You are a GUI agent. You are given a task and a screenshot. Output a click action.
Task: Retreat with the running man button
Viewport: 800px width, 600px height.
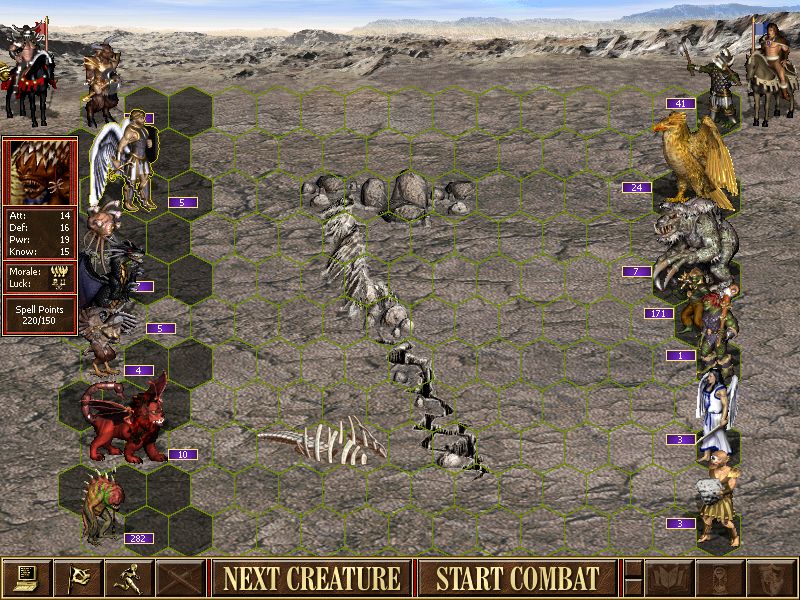point(129,578)
